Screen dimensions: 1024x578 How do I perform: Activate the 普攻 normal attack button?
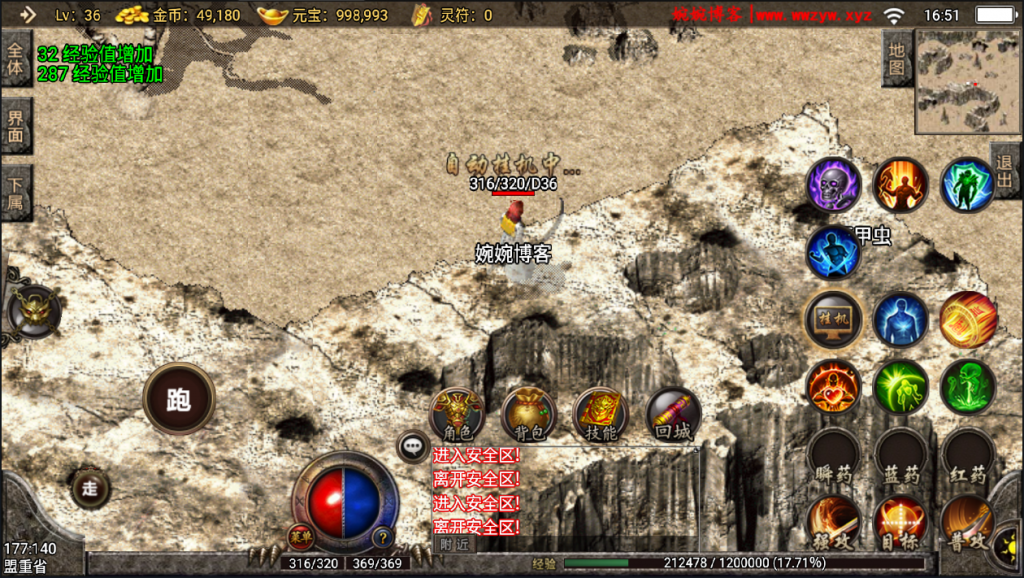967,523
